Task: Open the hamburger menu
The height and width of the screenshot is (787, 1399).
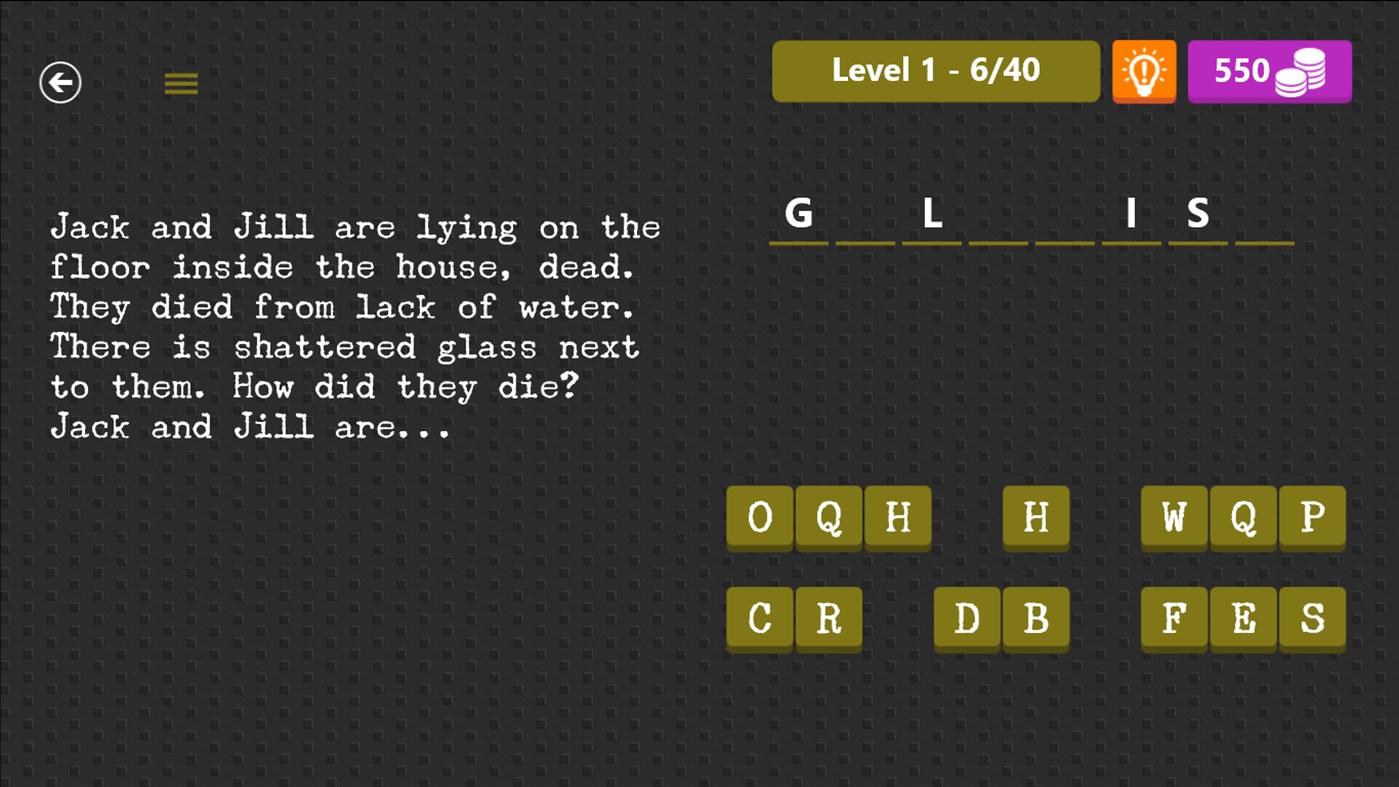Action: 181,83
